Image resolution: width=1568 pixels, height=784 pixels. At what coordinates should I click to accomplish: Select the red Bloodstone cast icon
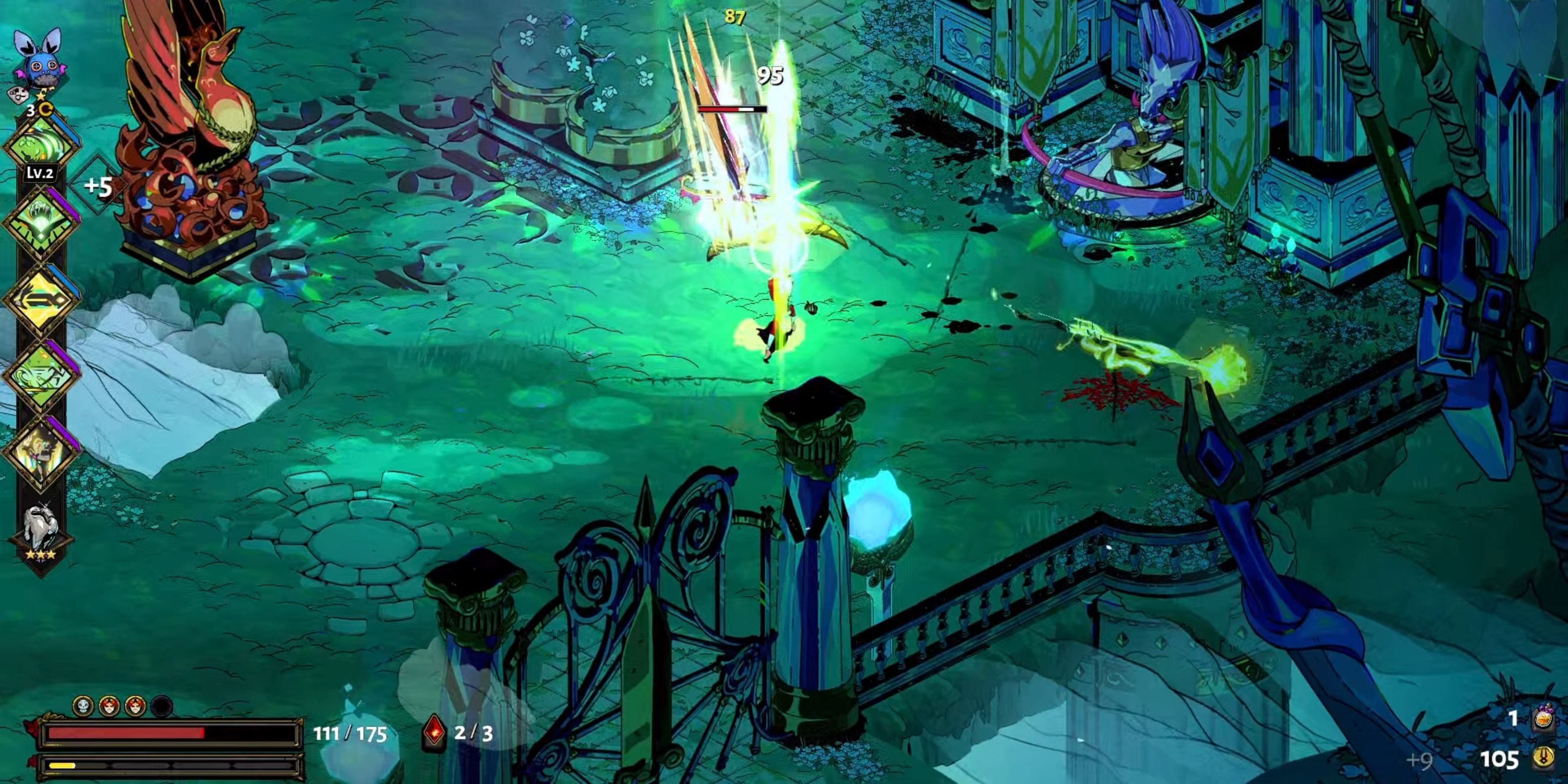point(434,732)
